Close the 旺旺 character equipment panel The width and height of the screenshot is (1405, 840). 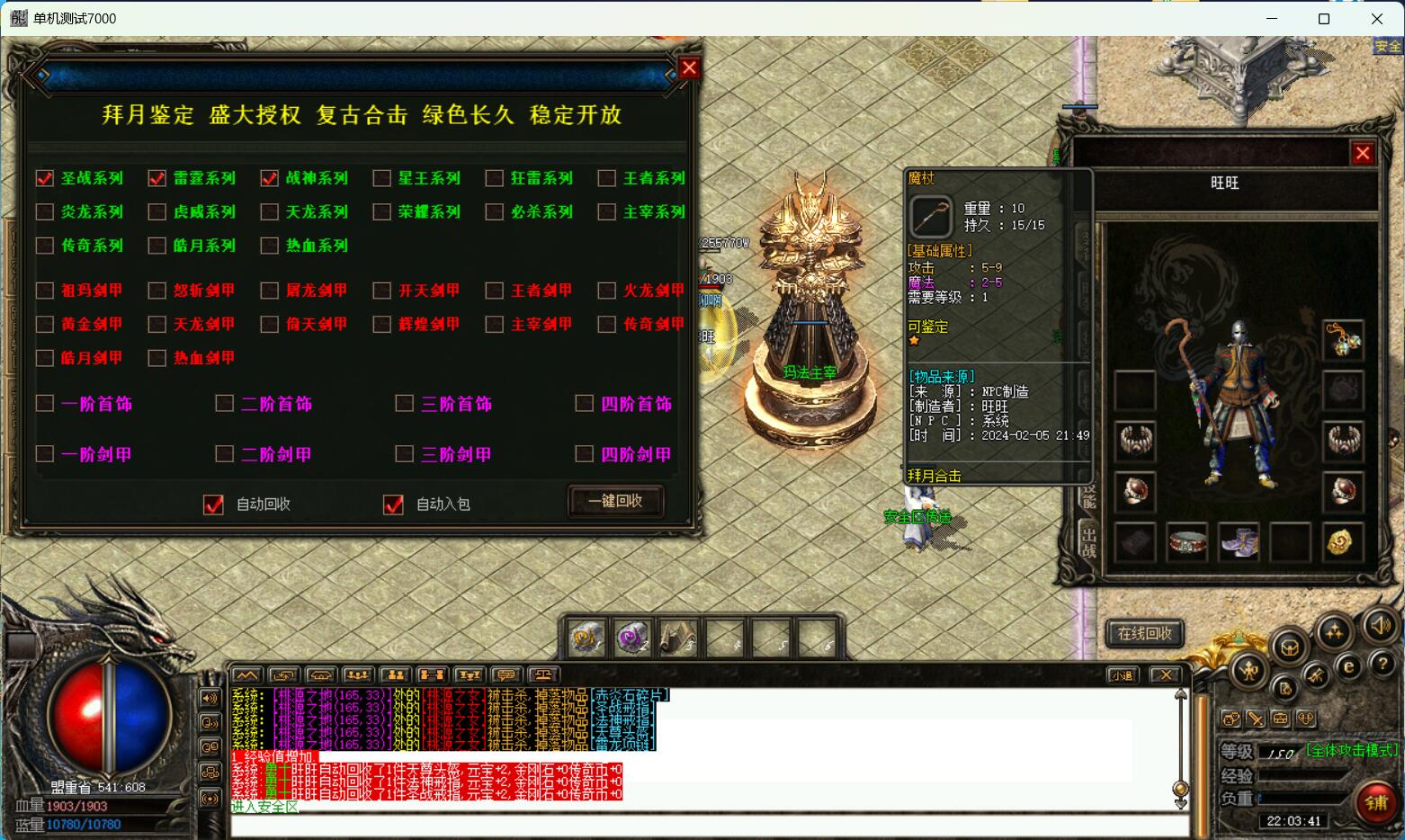[1363, 154]
